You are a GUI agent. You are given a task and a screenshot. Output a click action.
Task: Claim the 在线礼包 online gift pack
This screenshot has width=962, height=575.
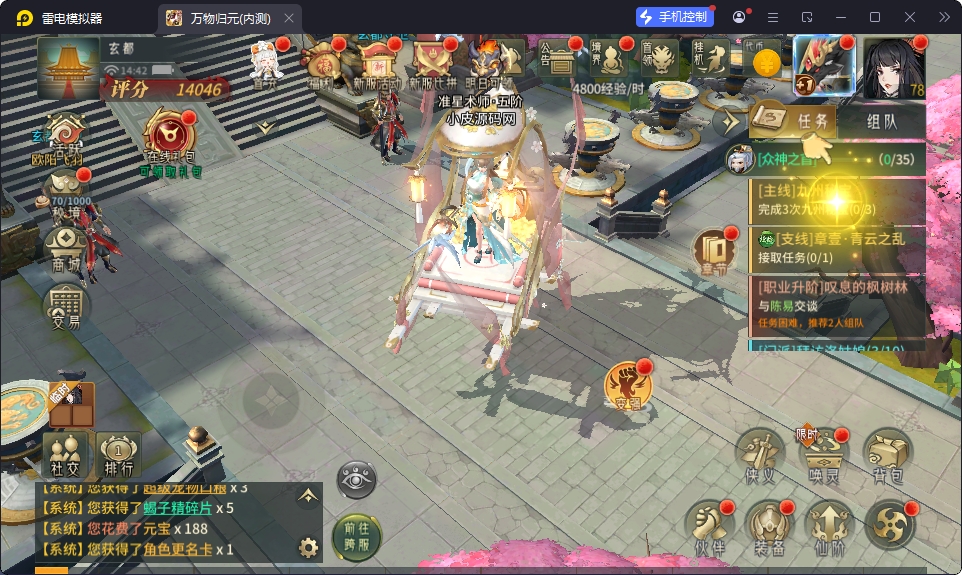click(x=172, y=140)
